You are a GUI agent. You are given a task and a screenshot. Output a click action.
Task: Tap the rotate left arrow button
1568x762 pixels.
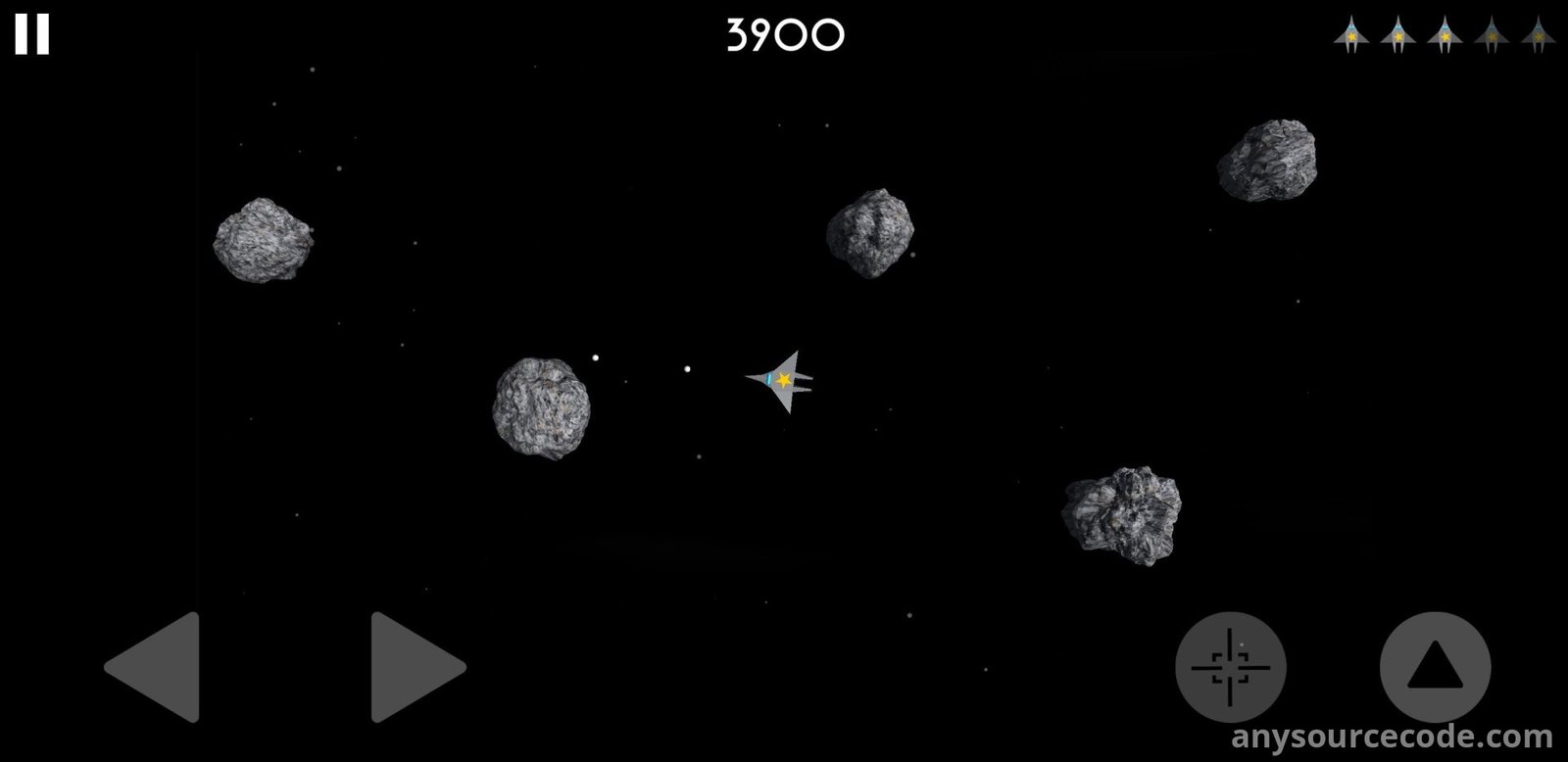point(157,667)
